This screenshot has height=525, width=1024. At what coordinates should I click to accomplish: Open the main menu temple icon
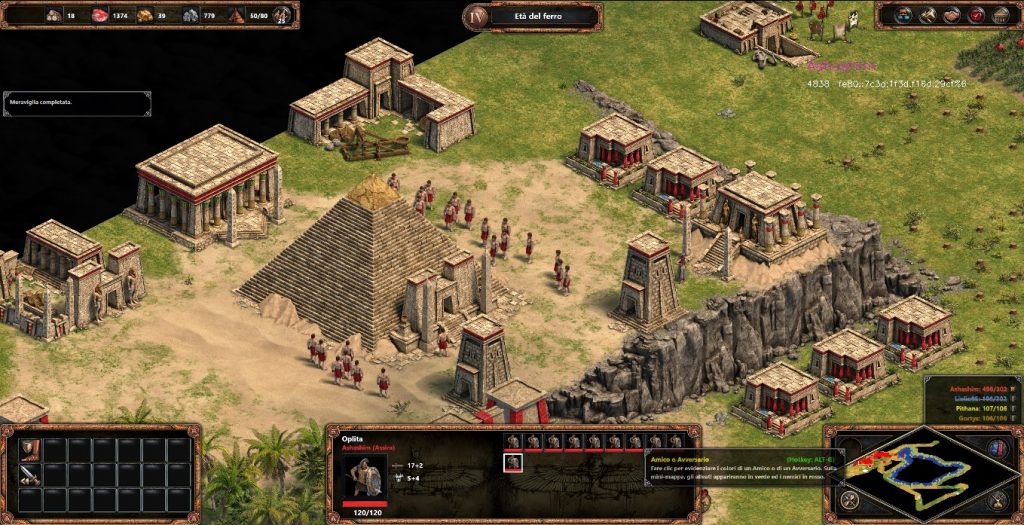point(999,15)
